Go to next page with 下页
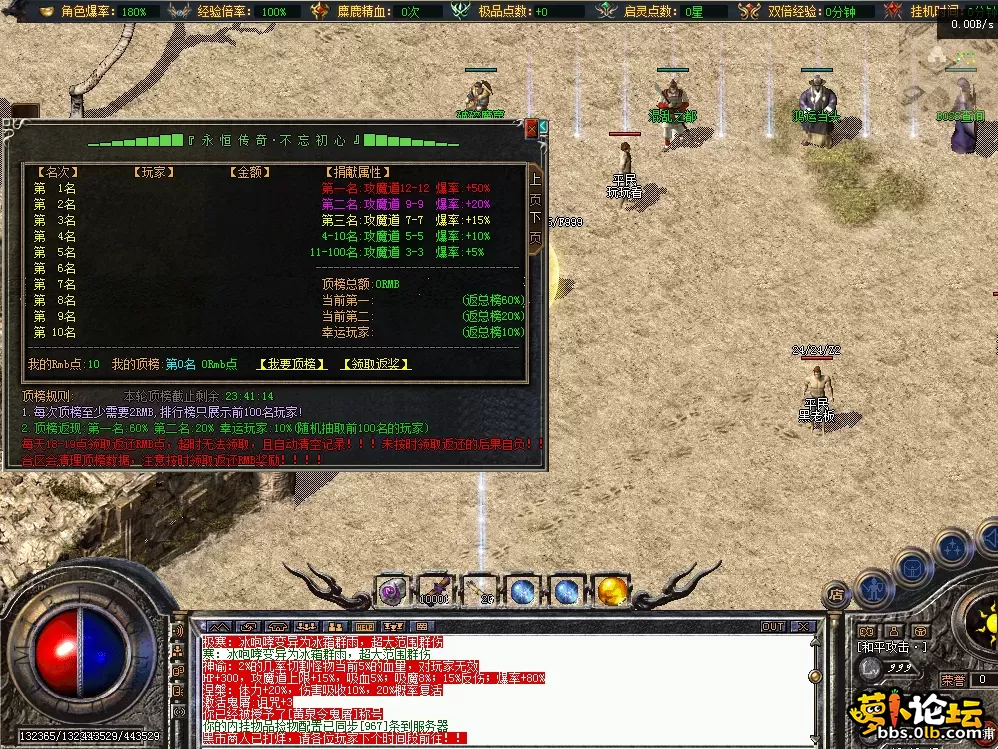The height and width of the screenshot is (749, 998). click(535, 227)
